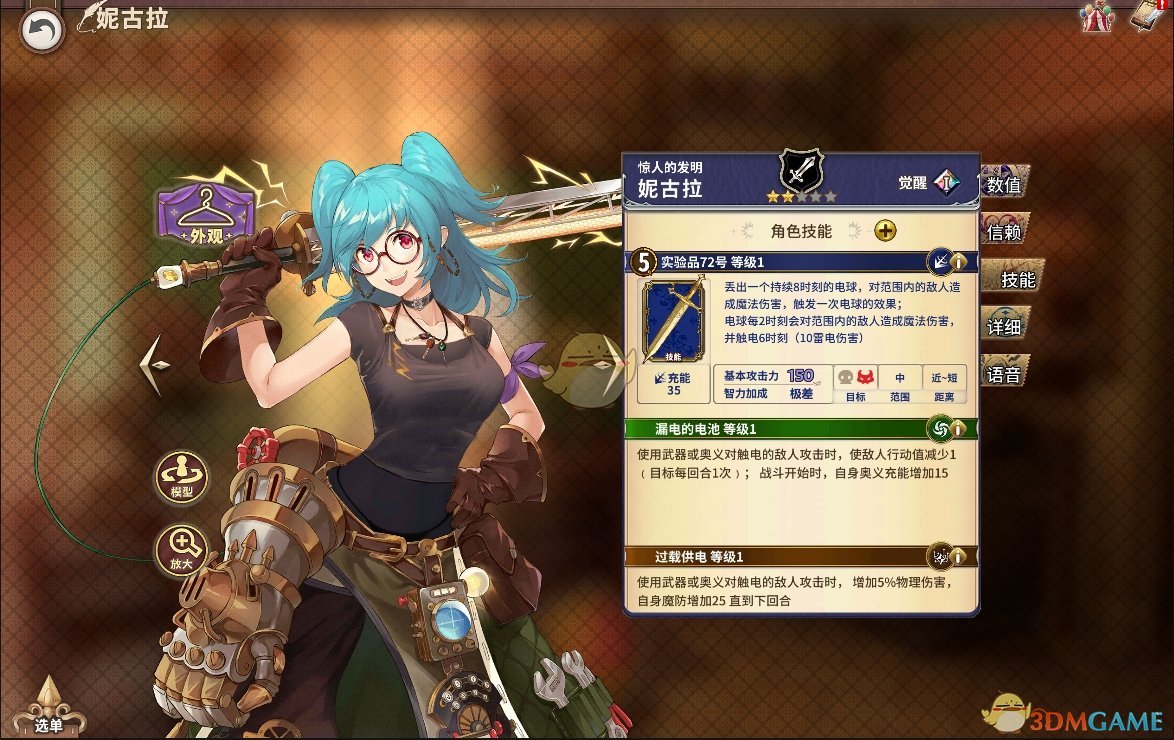Switch to the 数值 stats tab
Screen dimensions: 1174x740
(x=1004, y=185)
